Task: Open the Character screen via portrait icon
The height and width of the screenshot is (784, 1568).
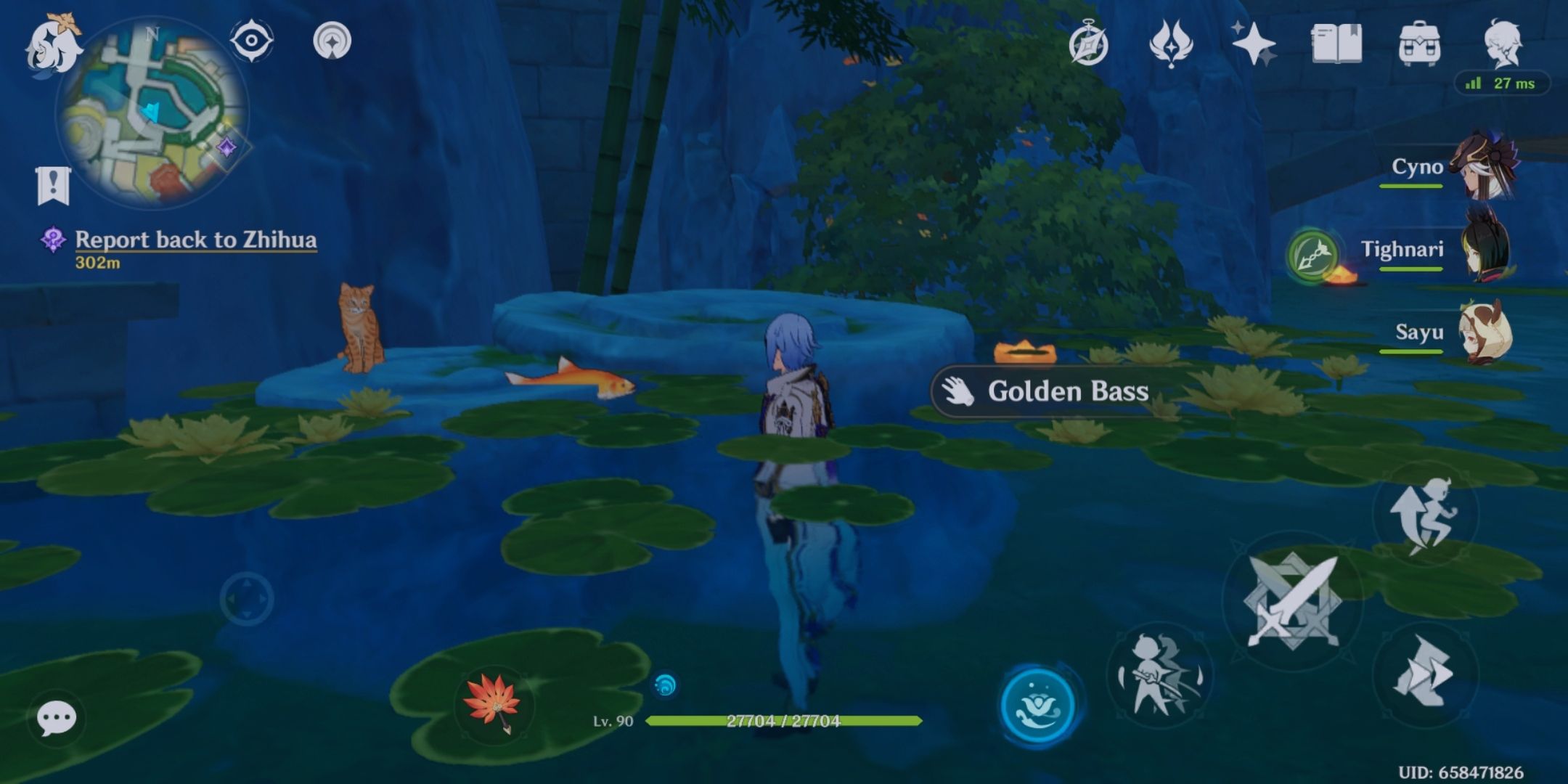Action: point(1504,42)
